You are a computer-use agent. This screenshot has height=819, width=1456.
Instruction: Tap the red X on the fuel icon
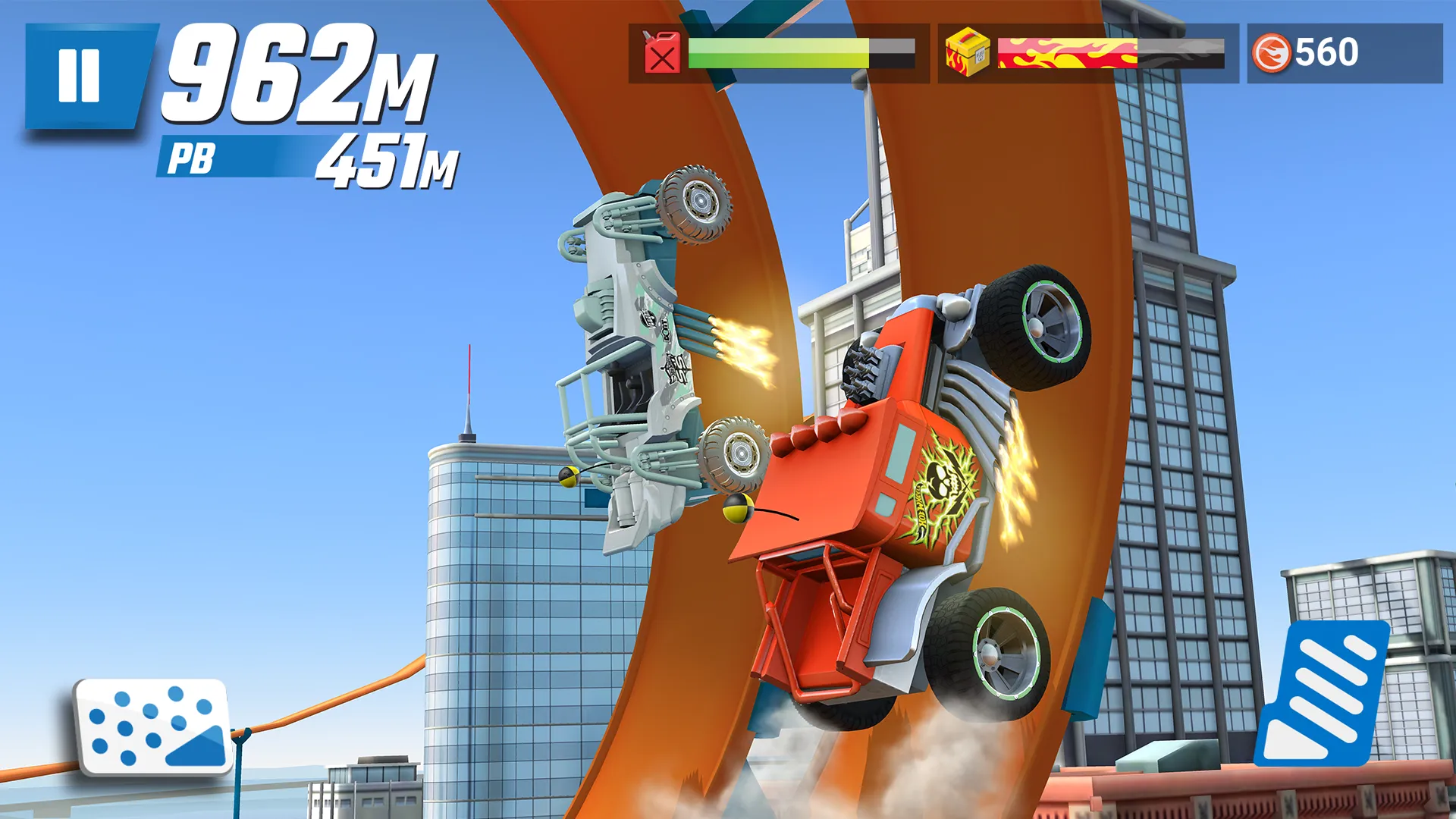(x=664, y=59)
